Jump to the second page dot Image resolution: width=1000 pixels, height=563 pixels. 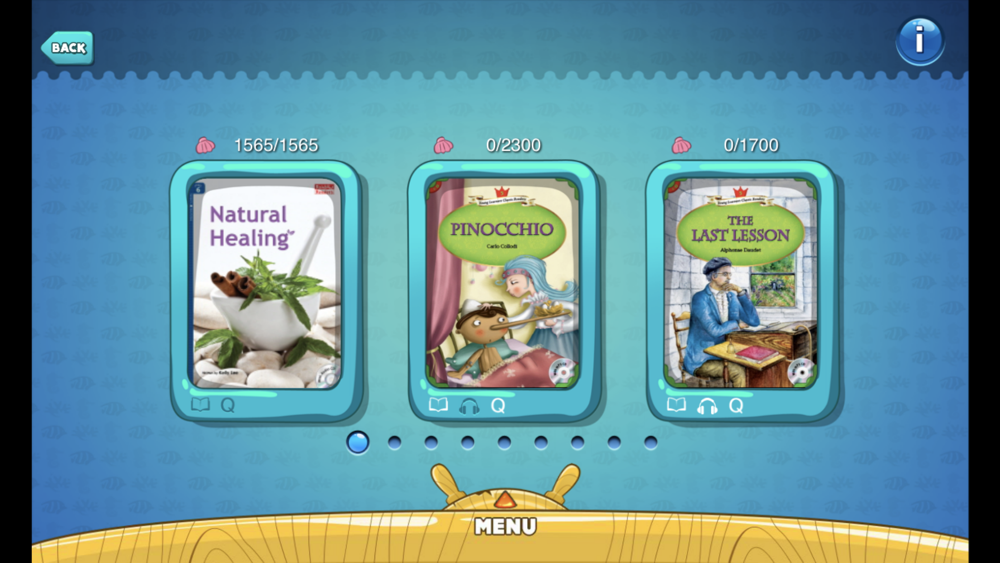coord(394,442)
